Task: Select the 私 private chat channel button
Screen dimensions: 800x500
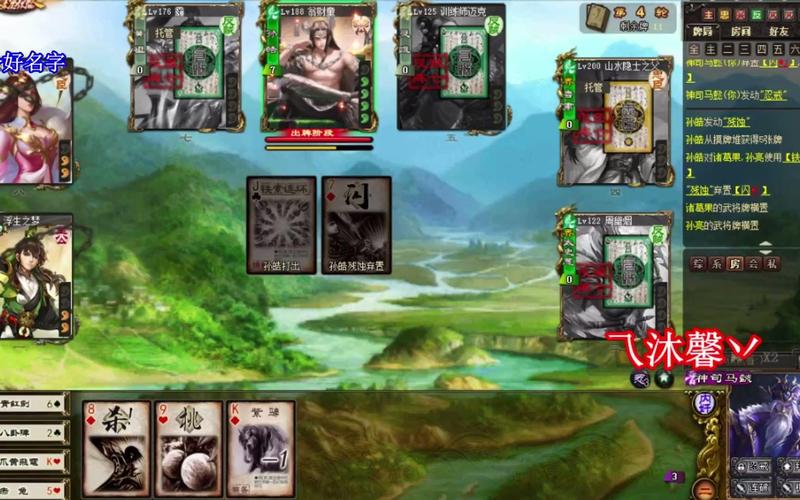Action: click(772, 264)
